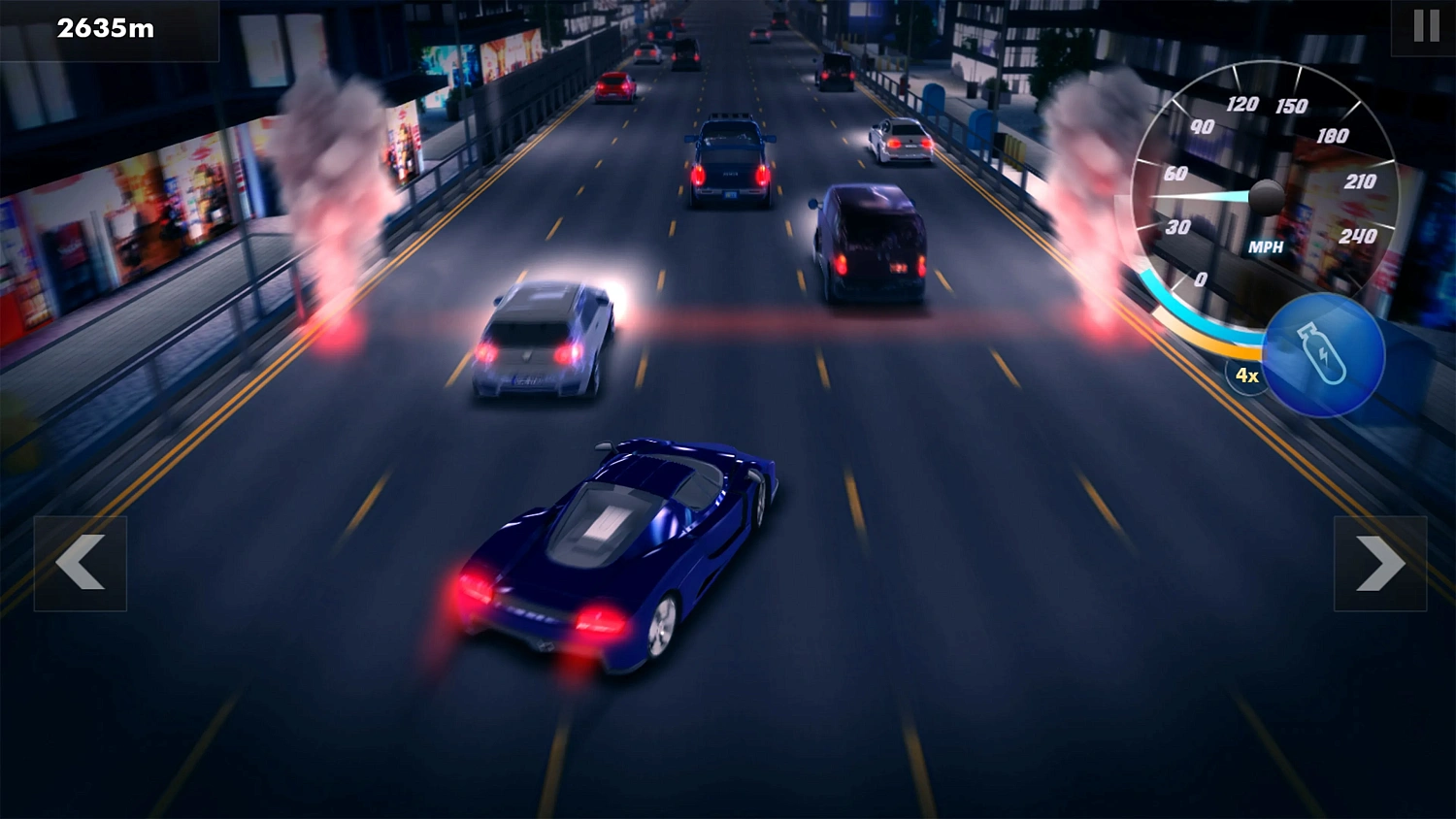Tap the 2635m distance counter
The width and height of the screenshot is (1456, 819).
point(104,28)
